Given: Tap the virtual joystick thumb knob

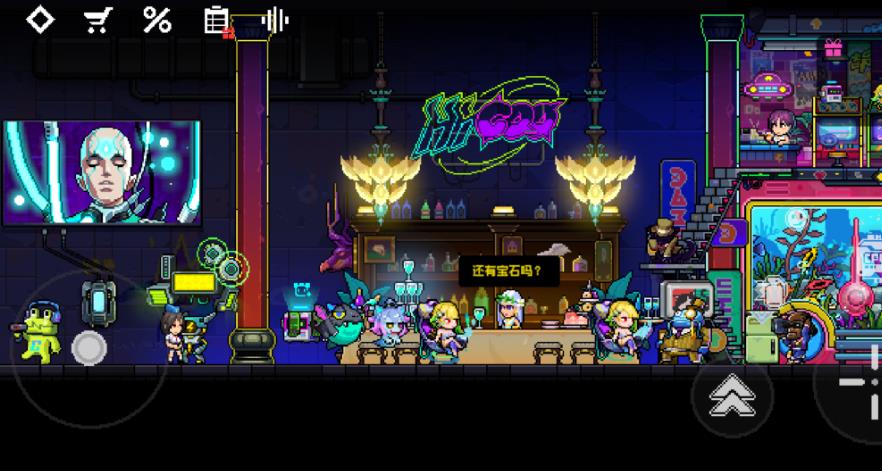Looking at the screenshot, I should coord(89,347).
